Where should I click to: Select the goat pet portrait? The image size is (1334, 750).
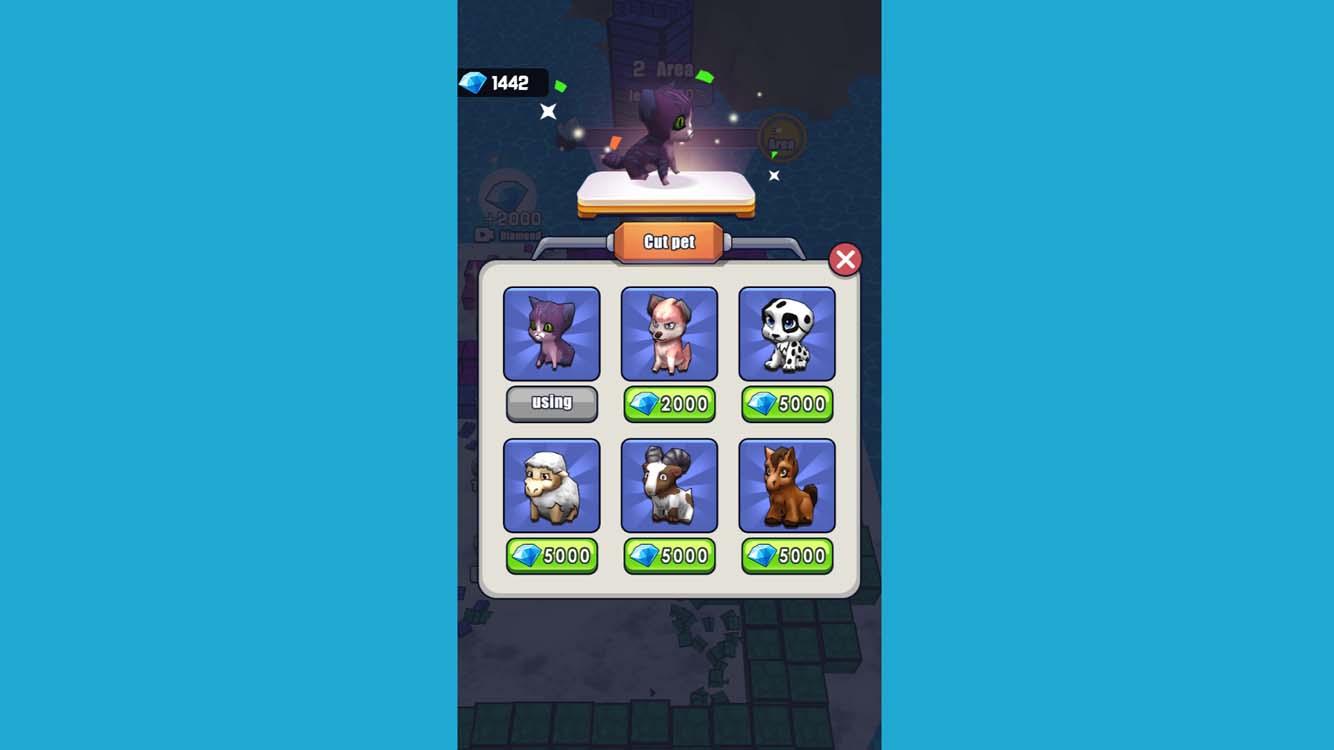pos(669,485)
